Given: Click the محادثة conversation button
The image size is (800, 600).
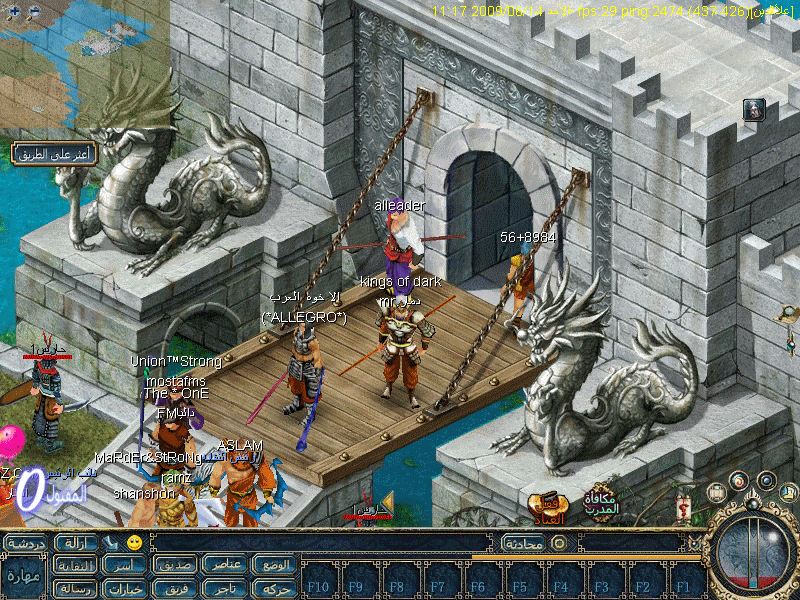Looking at the screenshot, I should point(522,543).
